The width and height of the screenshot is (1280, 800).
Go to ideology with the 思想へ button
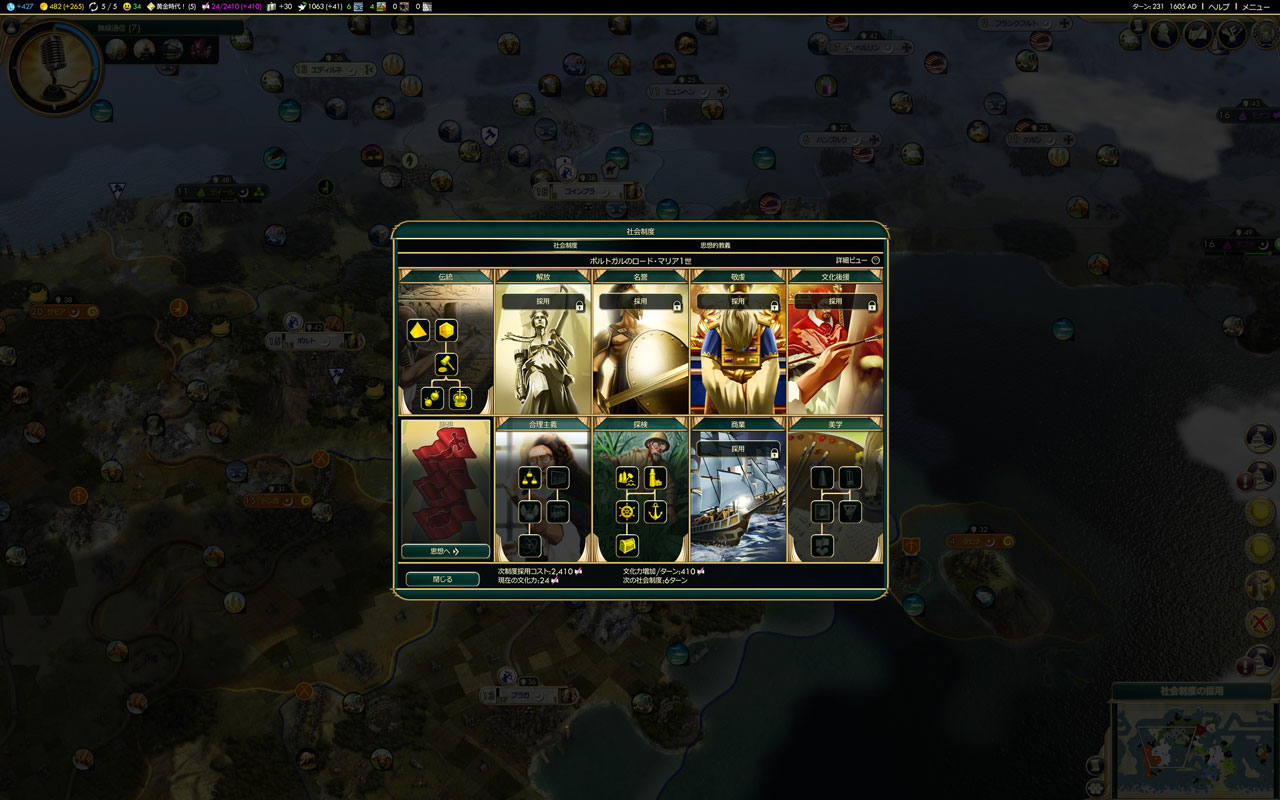tap(445, 551)
